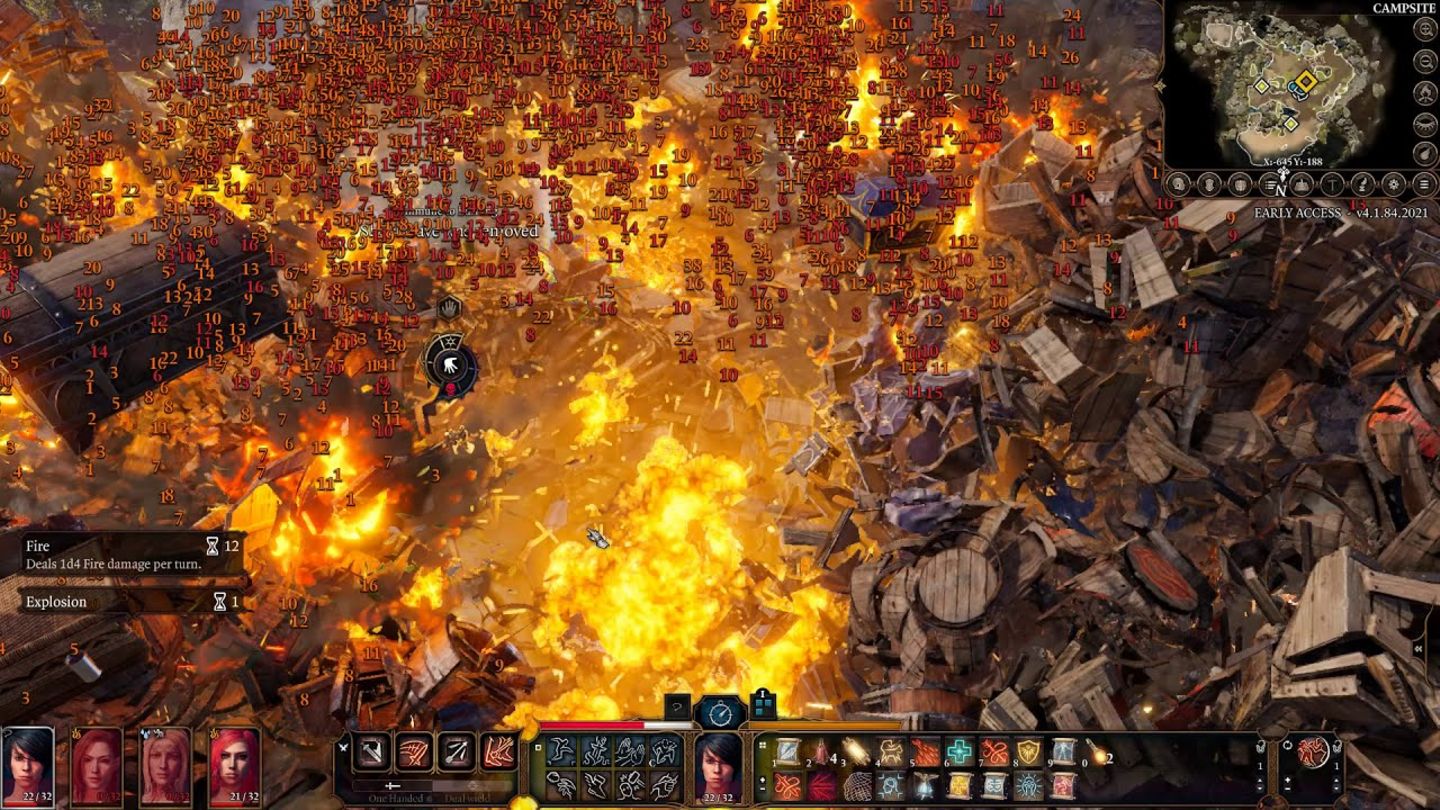Open the gear settings icon under minimap

1393,184
